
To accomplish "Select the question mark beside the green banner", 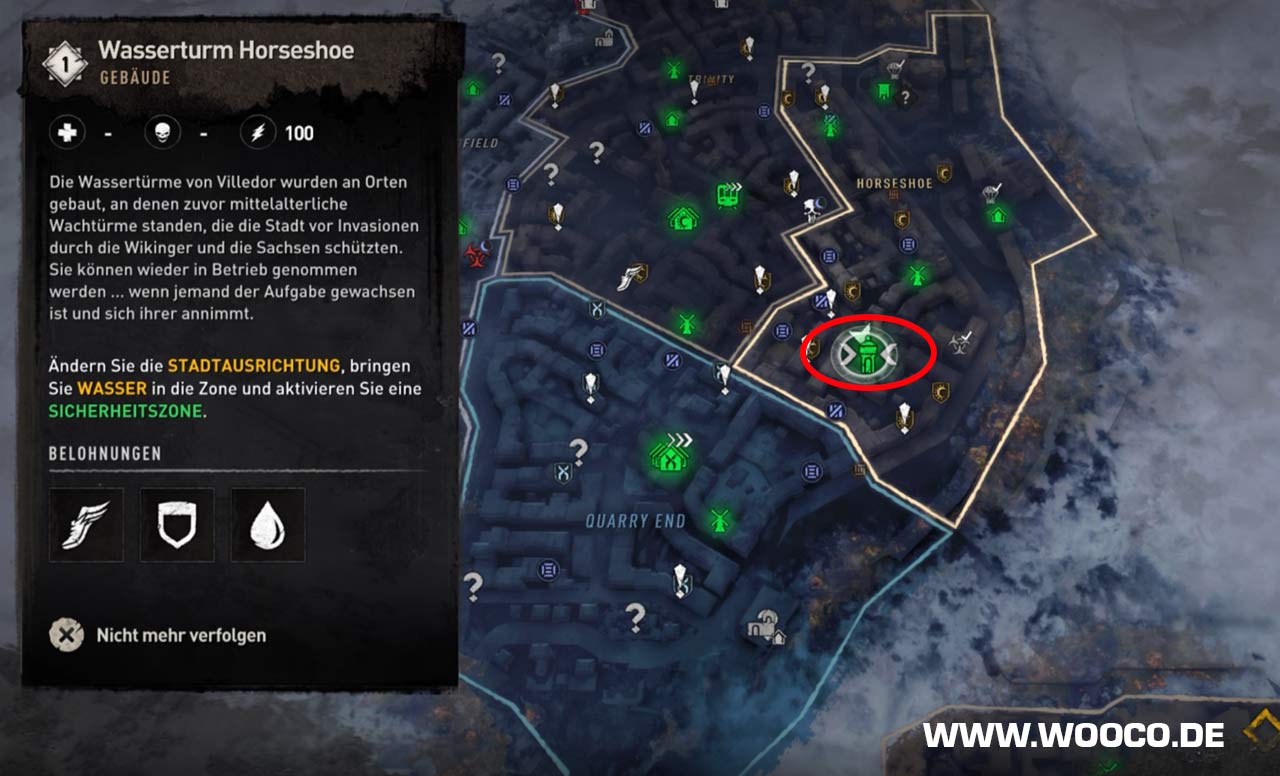I will tap(906, 97).
